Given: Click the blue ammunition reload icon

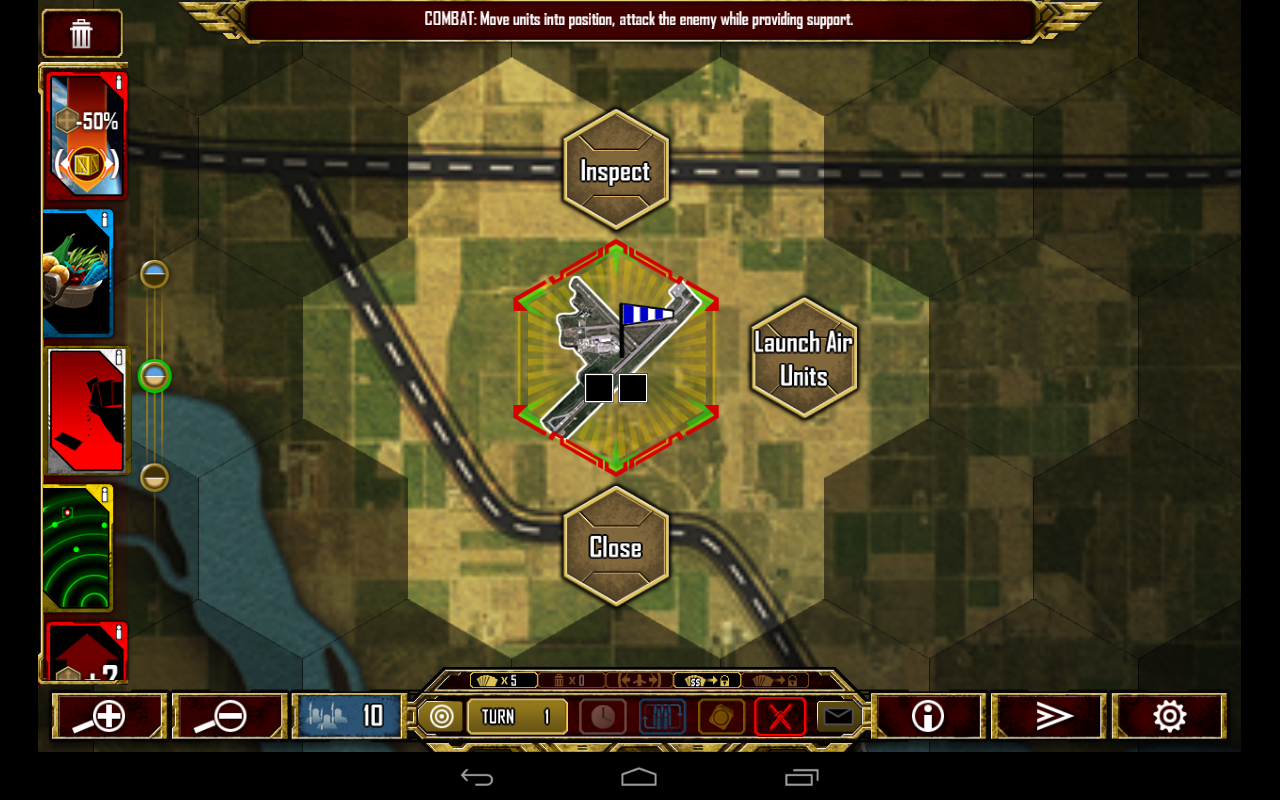Looking at the screenshot, I should [661, 716].
